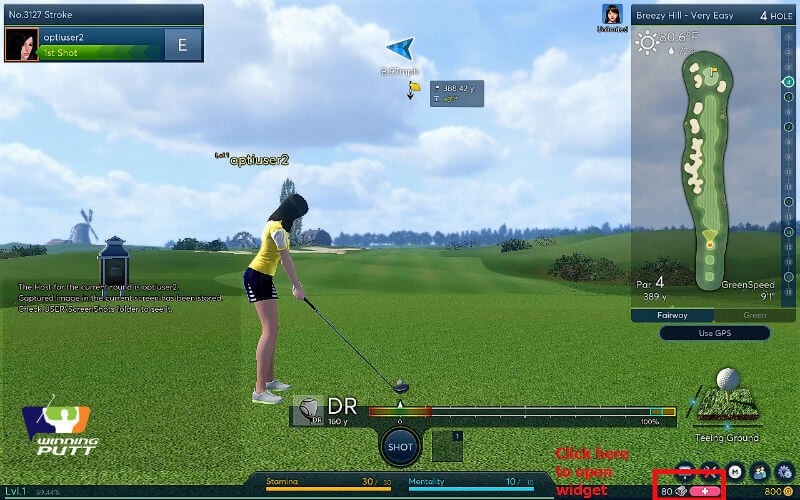Click the optiuser2 player portrait
800x500 pixels.
(x=21, y=44)
